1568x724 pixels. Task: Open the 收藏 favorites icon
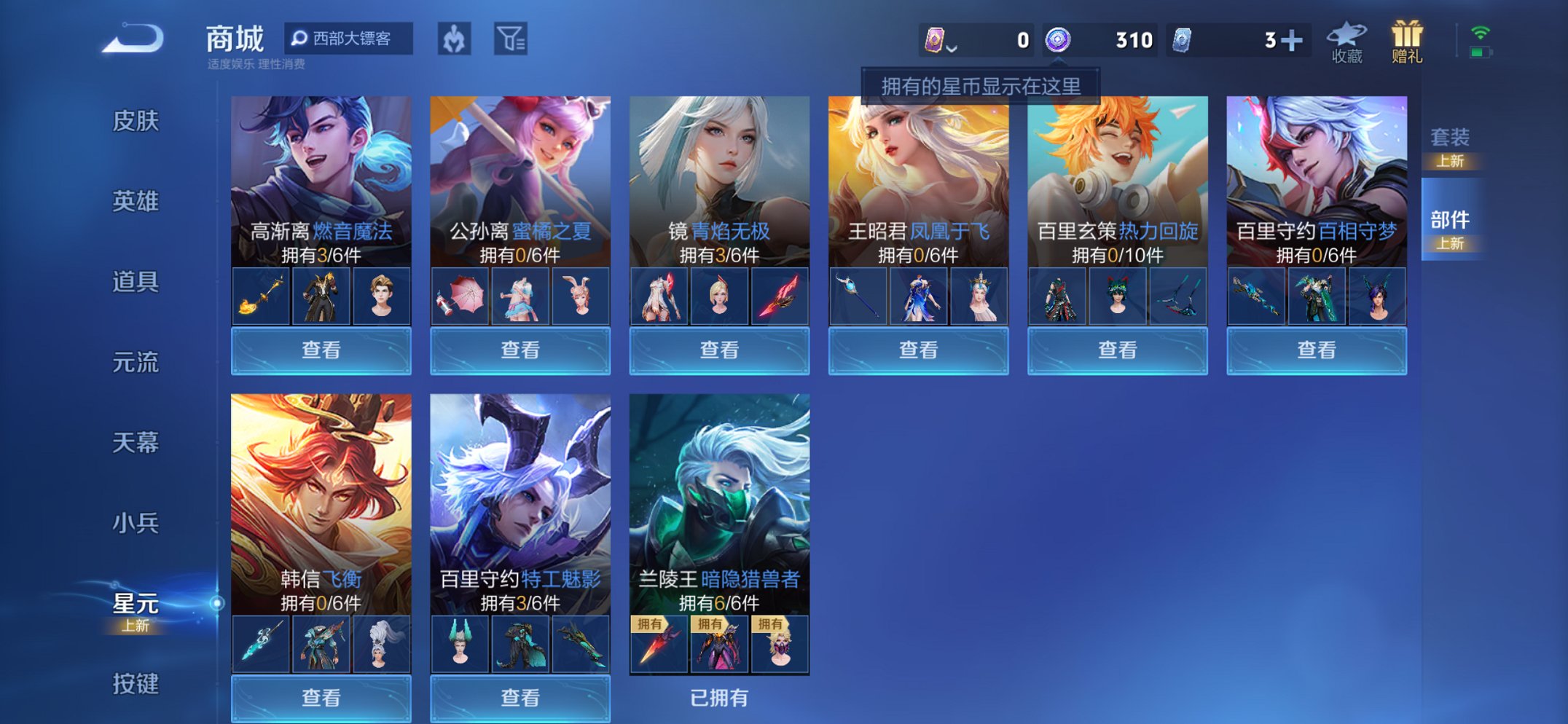coord(1346,40)
